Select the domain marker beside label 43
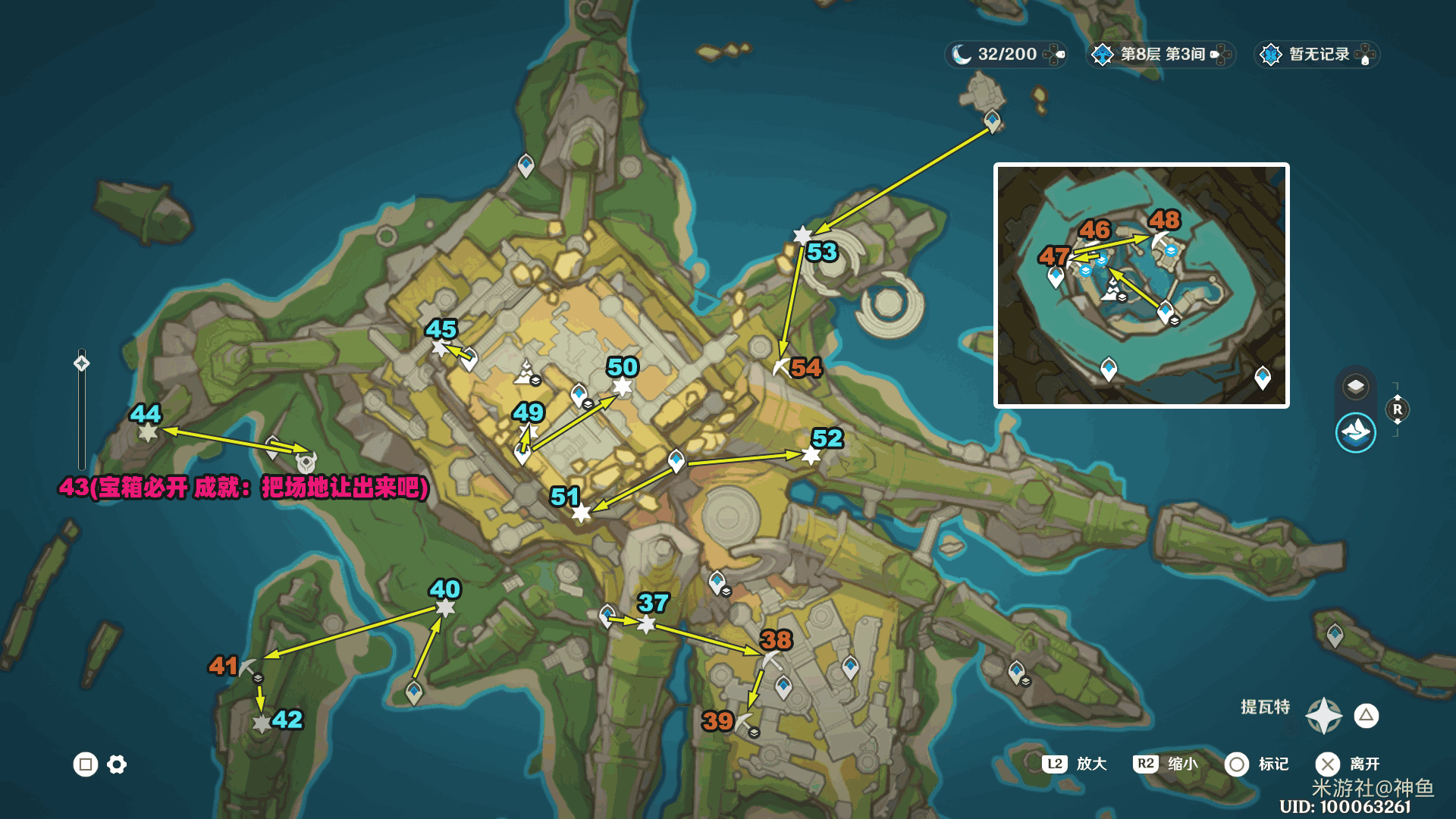The width and height of the screenshot is (1456, 819). click(x=306, y=462)
